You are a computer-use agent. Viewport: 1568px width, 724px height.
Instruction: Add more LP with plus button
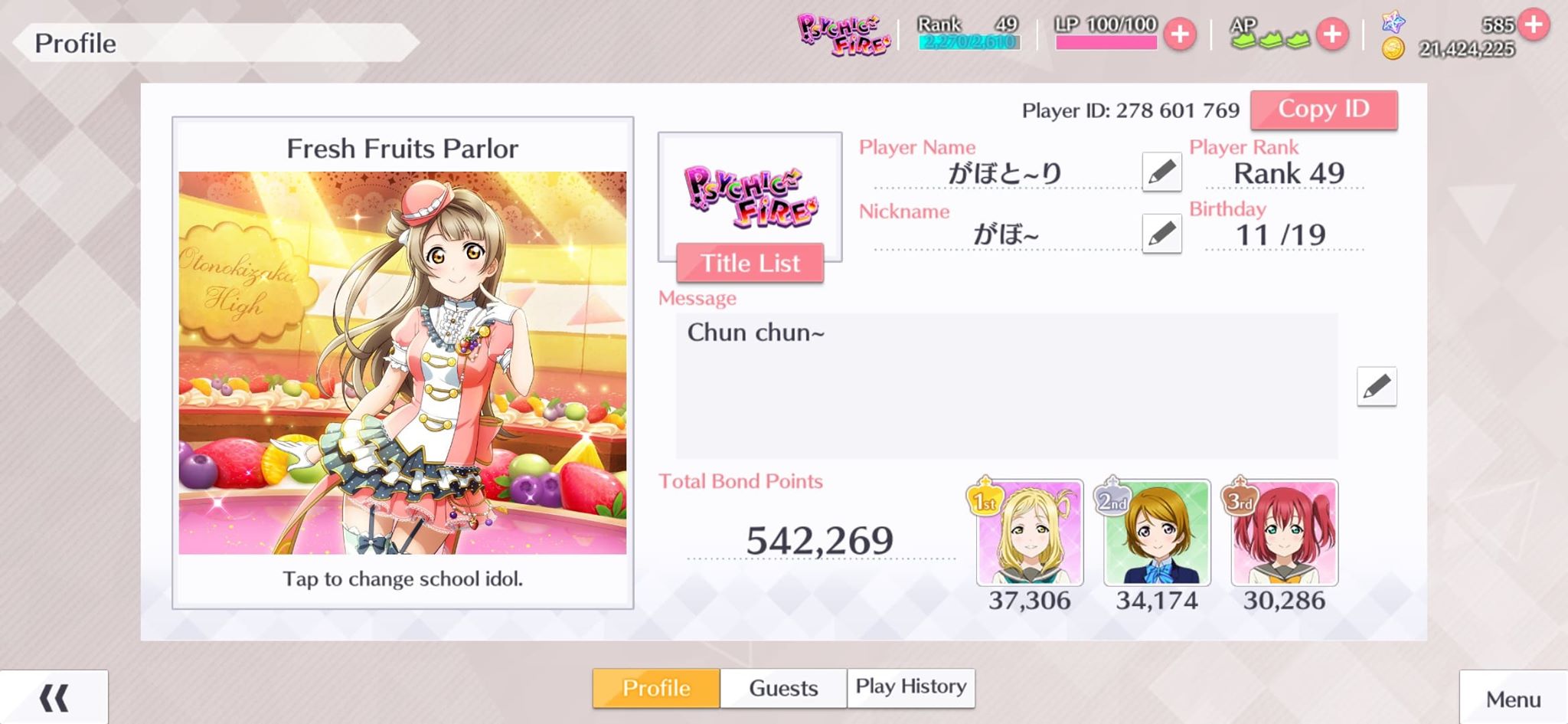[1180, 34]
